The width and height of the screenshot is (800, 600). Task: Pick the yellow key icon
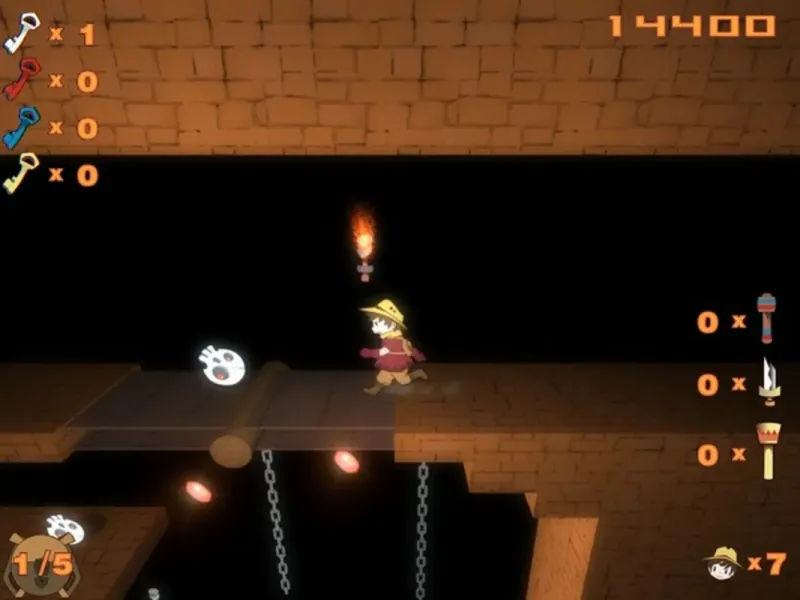click(x=21, y=173)
